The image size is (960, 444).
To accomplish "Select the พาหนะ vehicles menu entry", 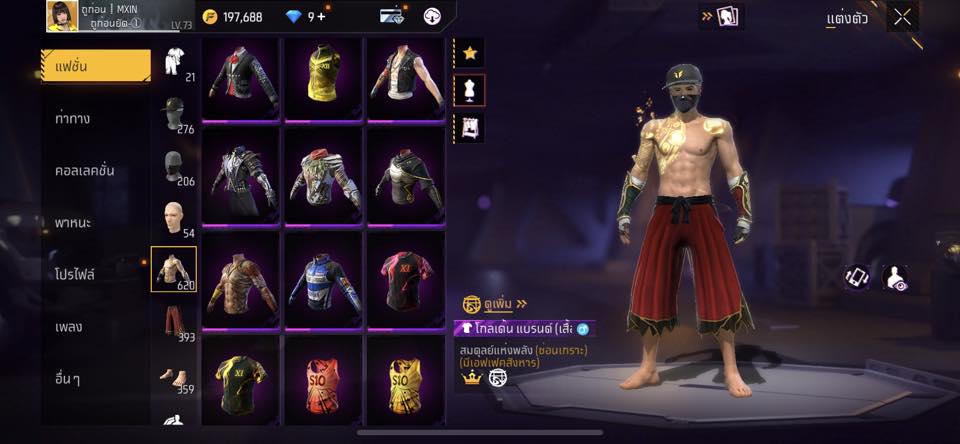I will [73, 222].
